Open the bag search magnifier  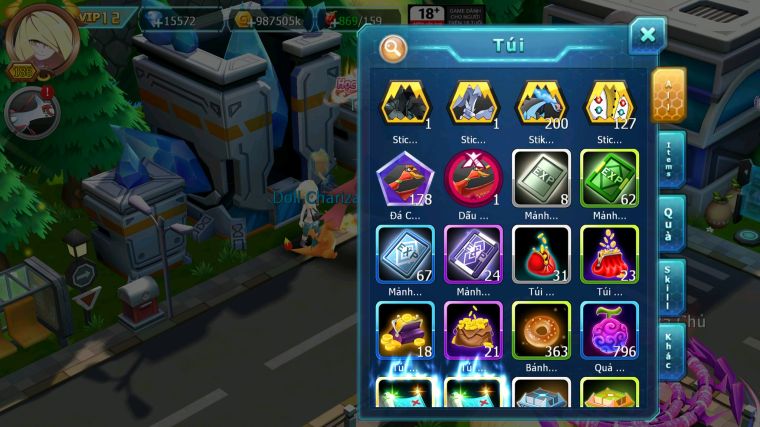(394, 47)
